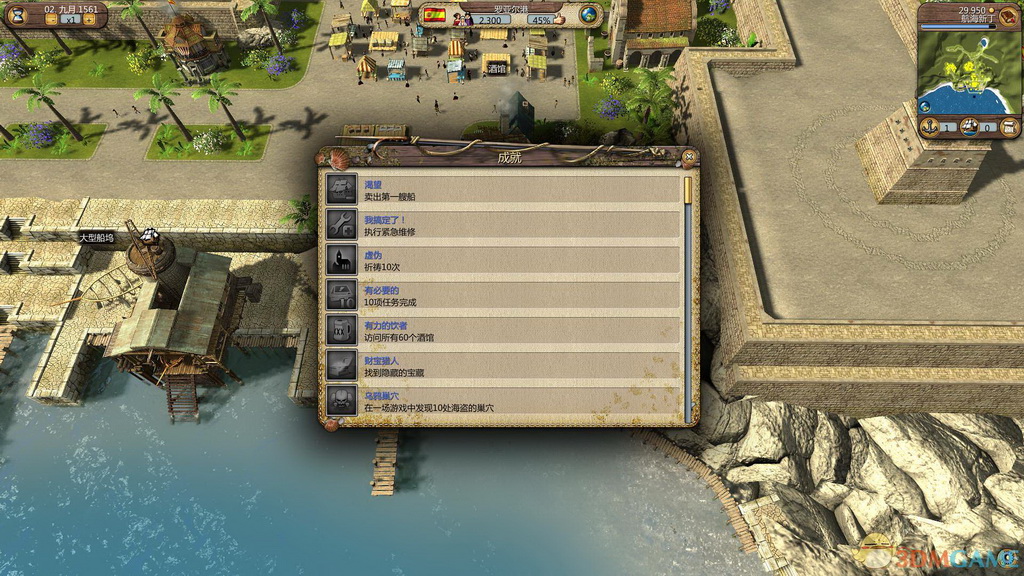Click the sailing ship icon under the minimap
Image resolution: width=1024 pixels, height=576 pixels.
tap(969, 126)
